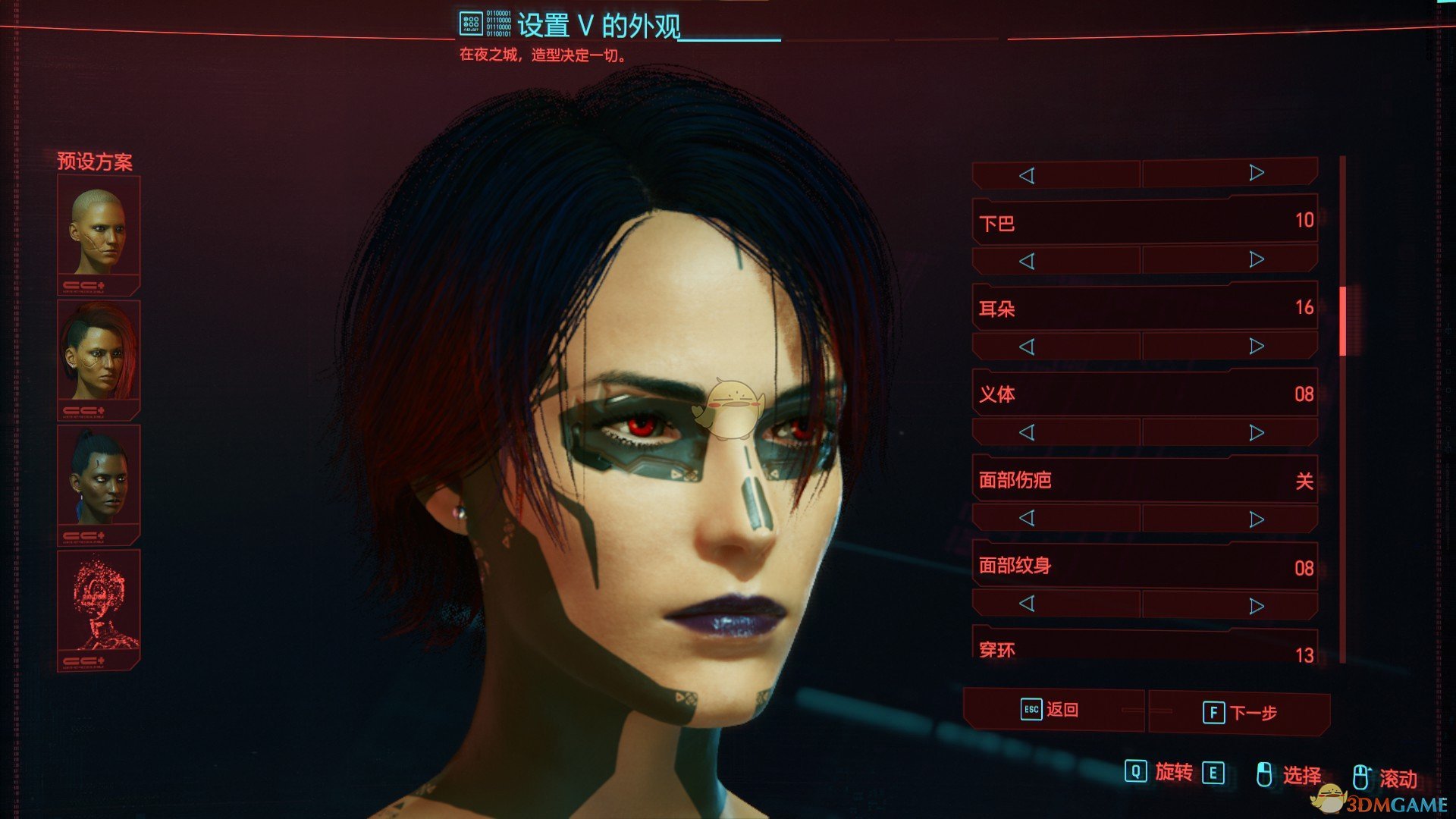Switch to previous 面部纹身 (face tattoo)

coord(1027,604)
